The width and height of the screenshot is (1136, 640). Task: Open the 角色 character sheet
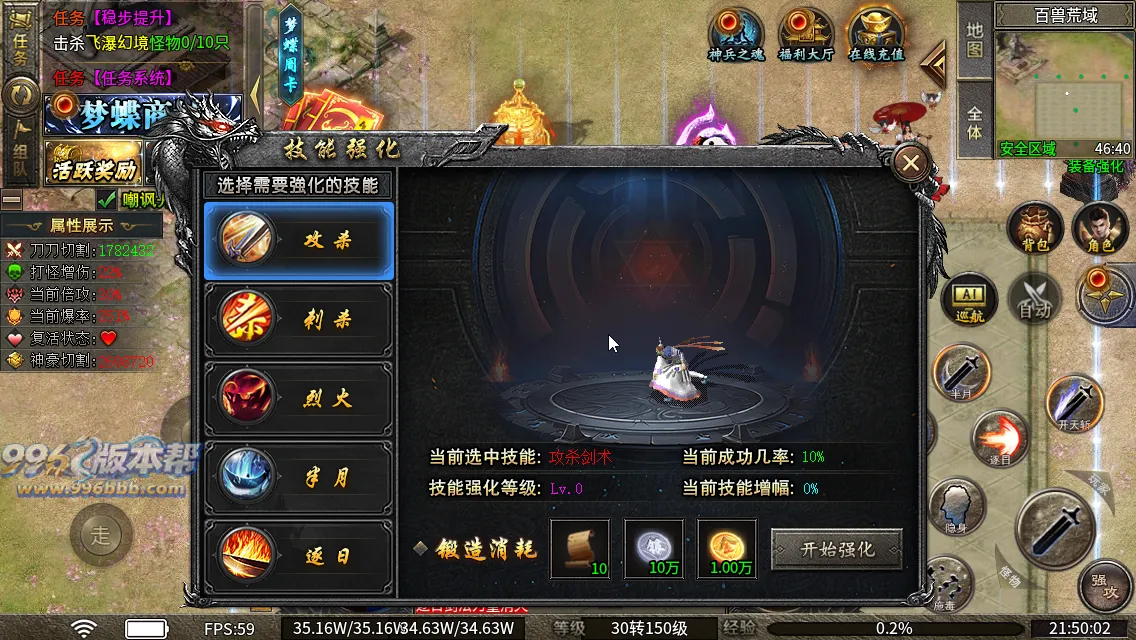point(1100,228)
